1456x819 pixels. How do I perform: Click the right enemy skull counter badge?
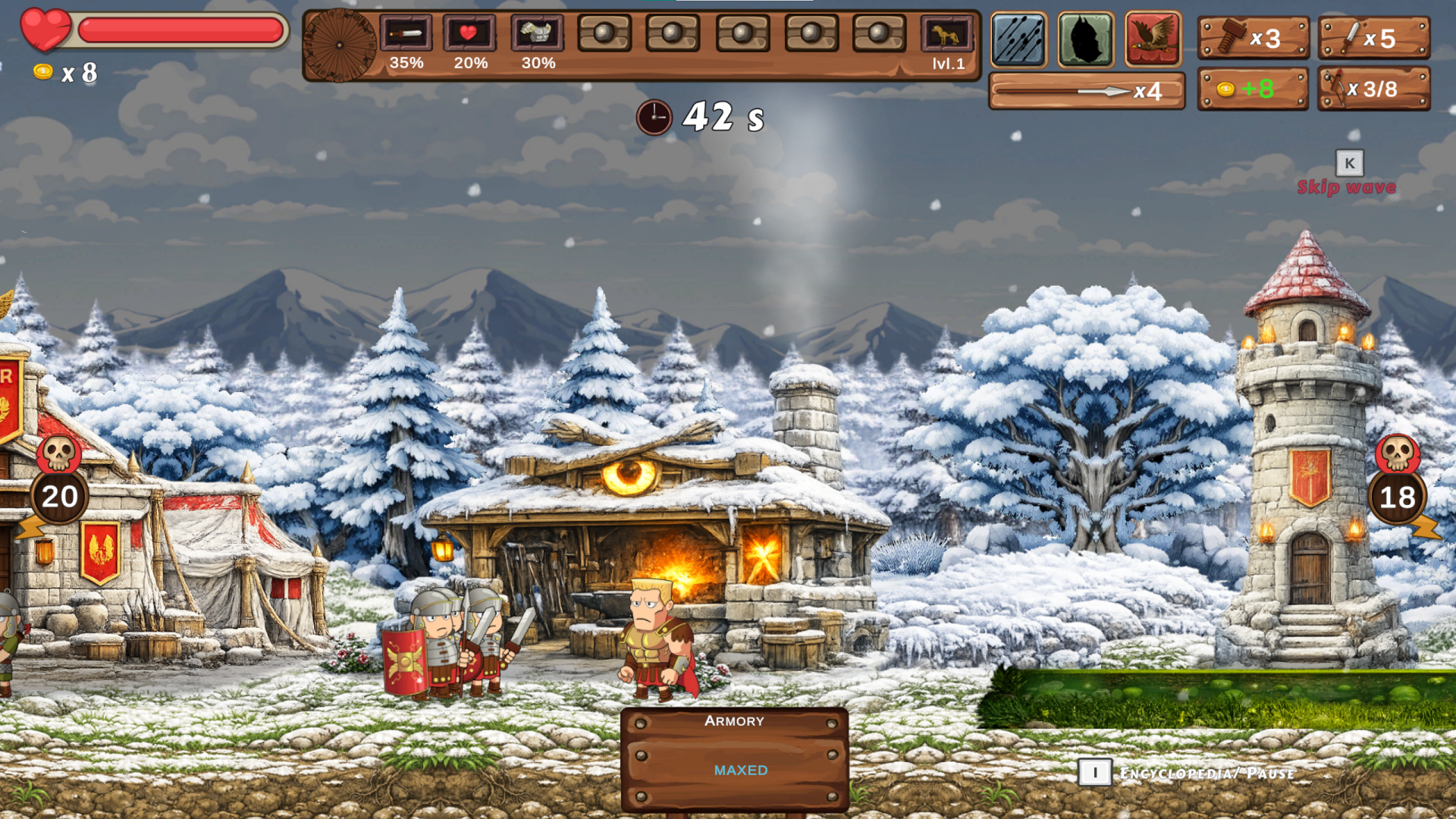pyautogui.click(x=1398, y=485)
